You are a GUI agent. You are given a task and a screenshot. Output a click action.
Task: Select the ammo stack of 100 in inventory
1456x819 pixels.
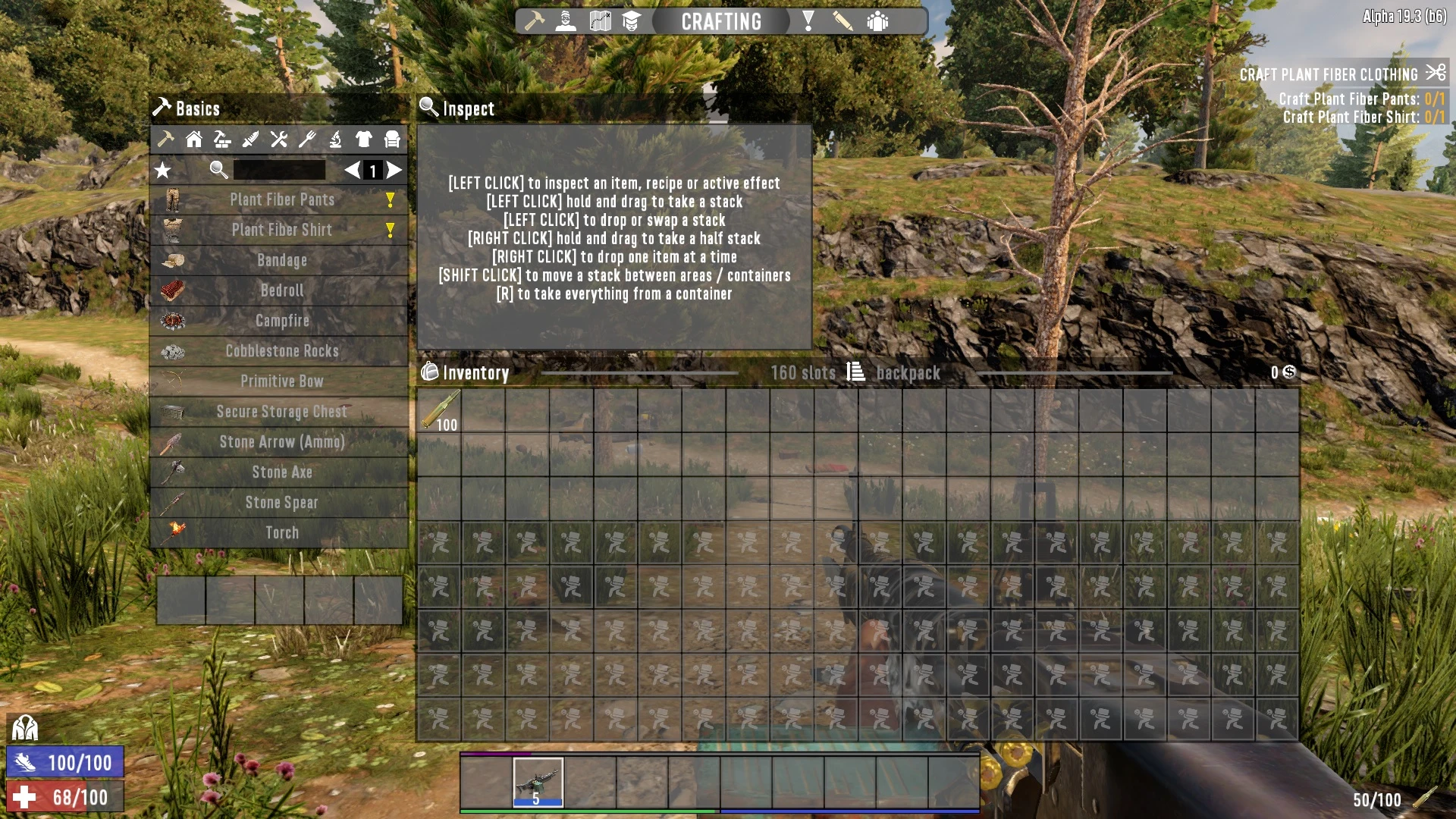[x=439, y=411]
